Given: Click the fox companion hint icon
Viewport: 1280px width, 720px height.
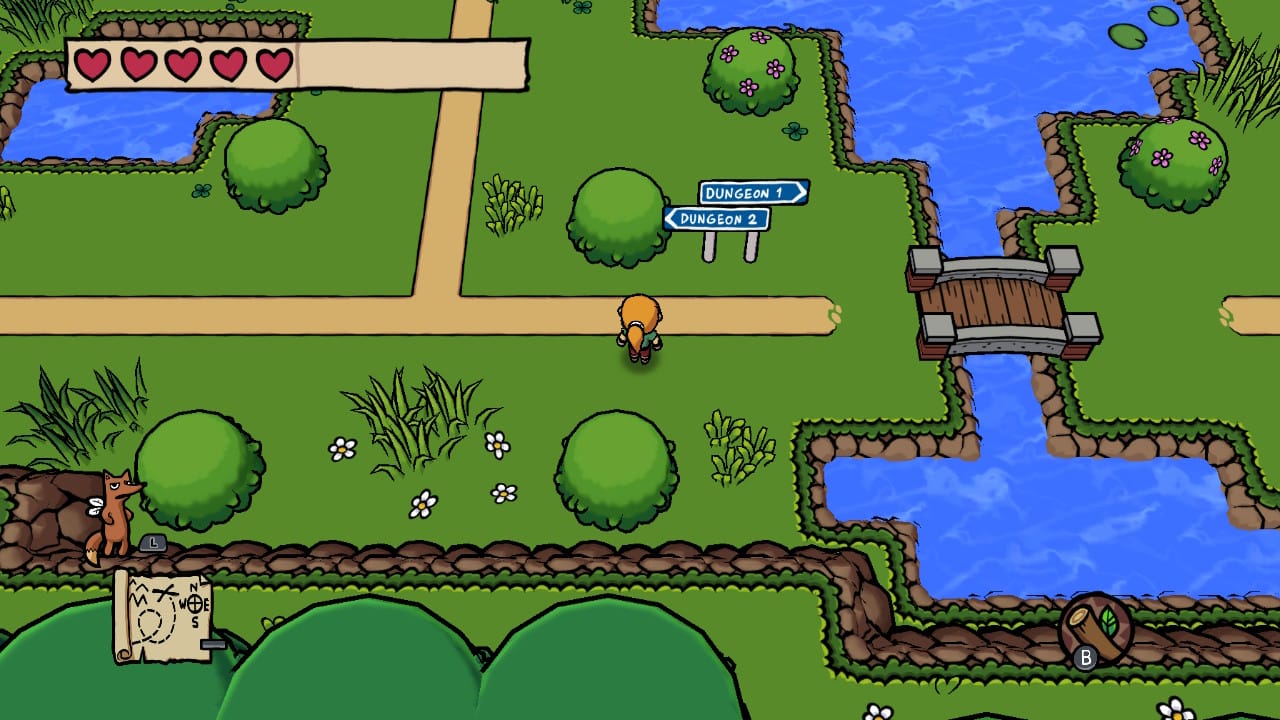Looking at the screenshot, I should coord(114,514).
